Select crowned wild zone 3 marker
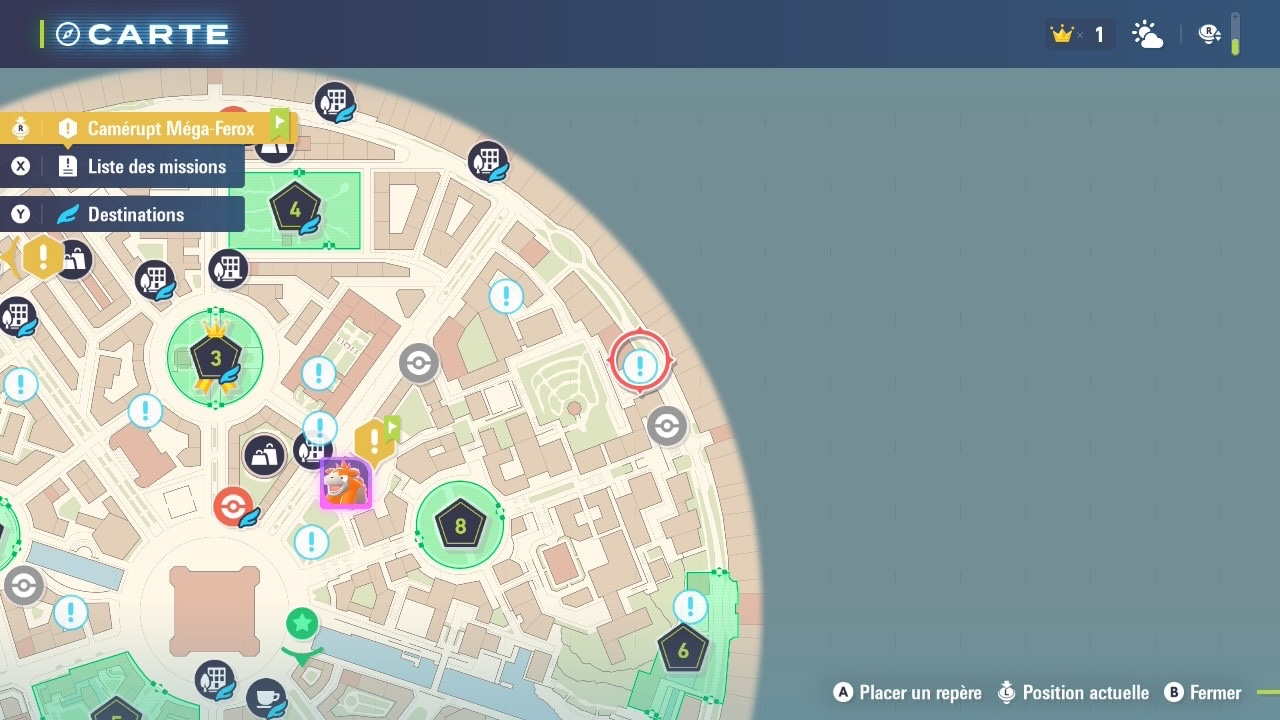1280x720 pixels. [x=216, y=357]
